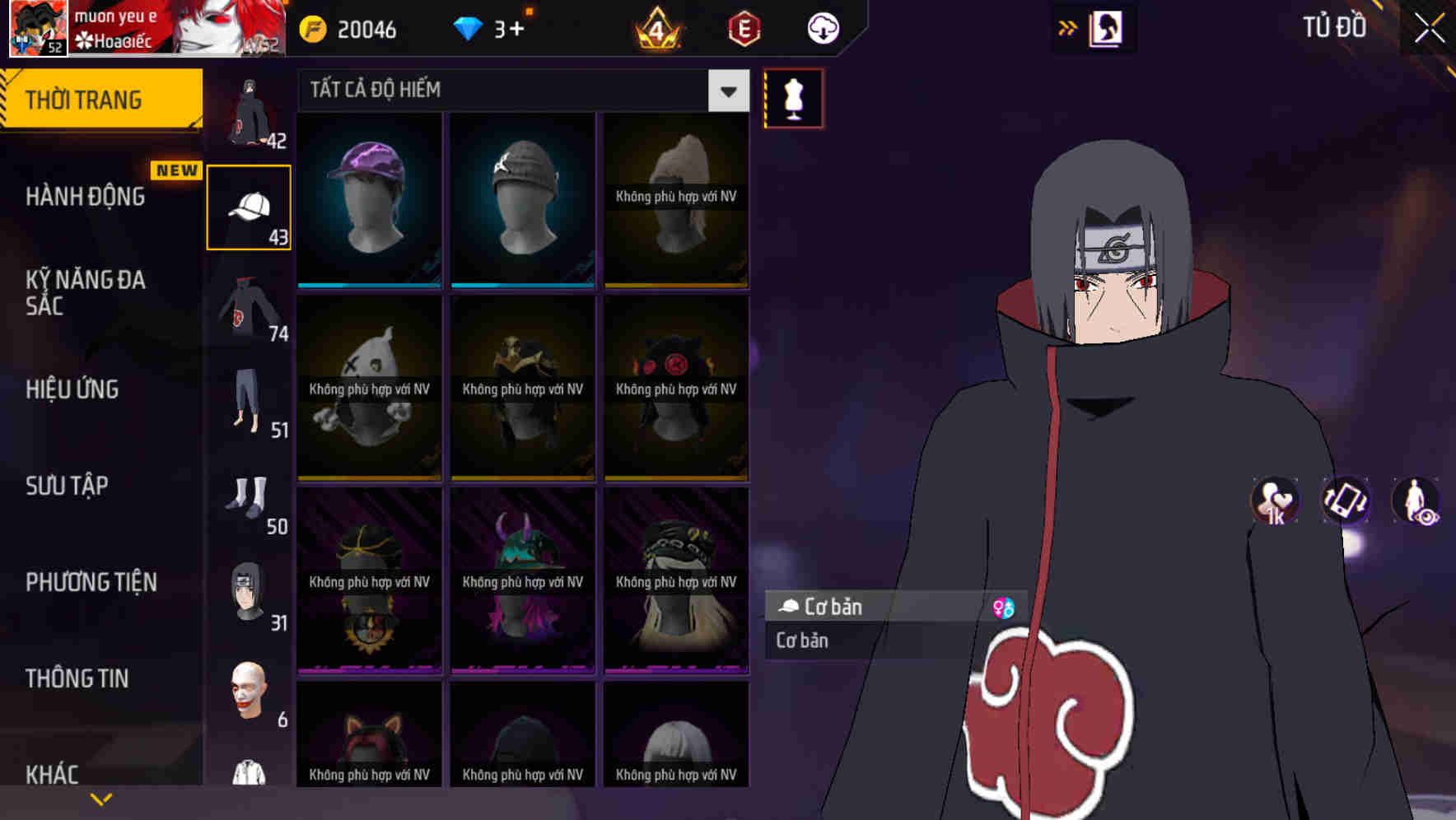
Task: Open the character preview eye icon
Action: 1418,502
